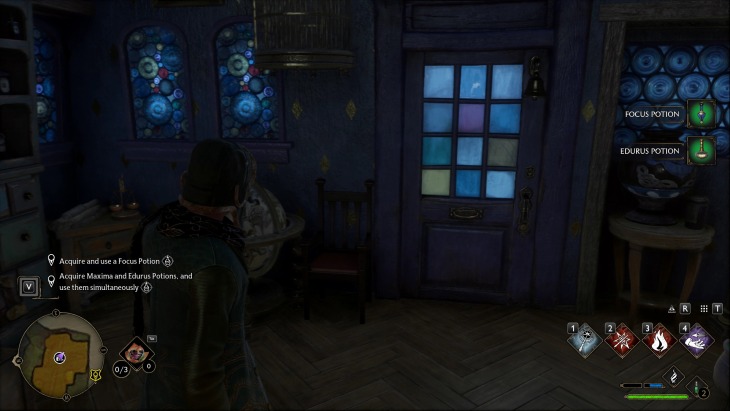730x411 pixels.
Task: Cast the fire spell in slot 3
Action: [659, 340]
